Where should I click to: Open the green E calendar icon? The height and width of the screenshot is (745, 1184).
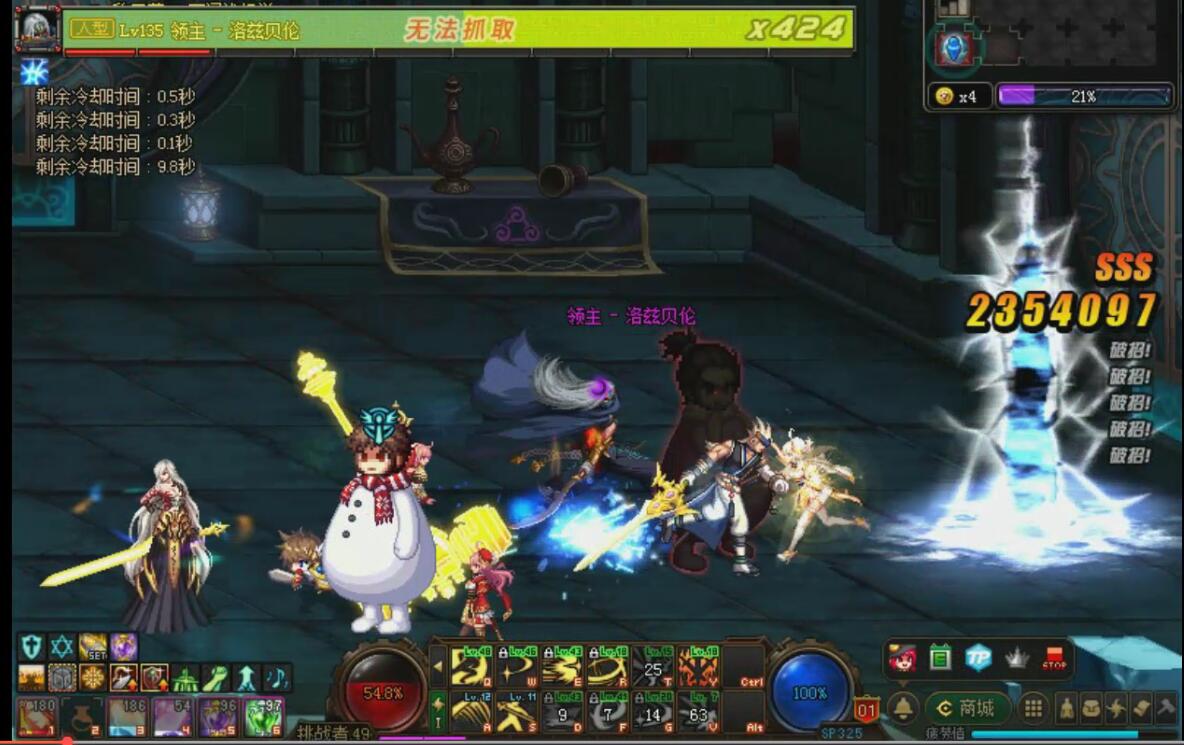940,657
